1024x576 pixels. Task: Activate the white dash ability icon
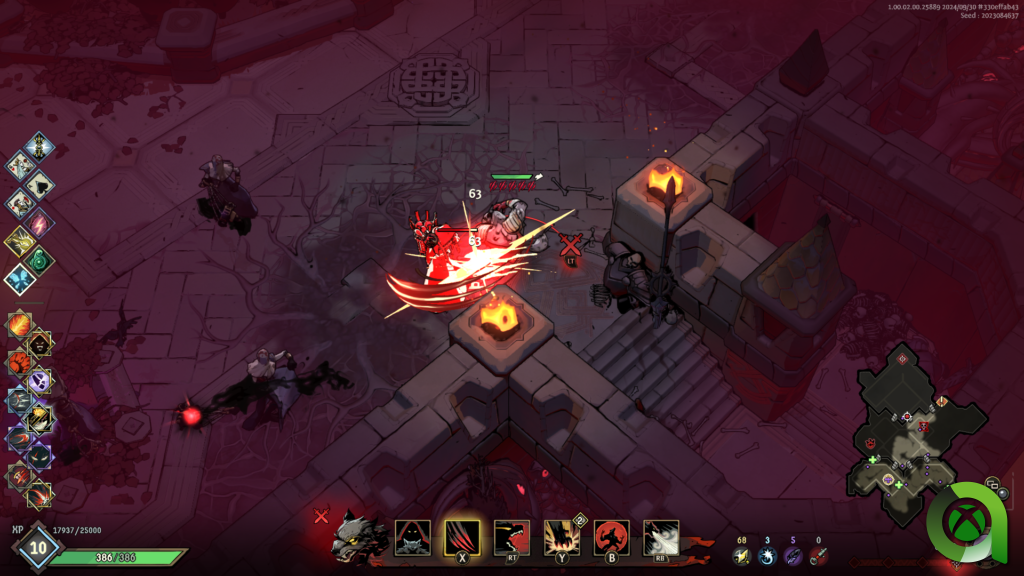coord(661,538)
